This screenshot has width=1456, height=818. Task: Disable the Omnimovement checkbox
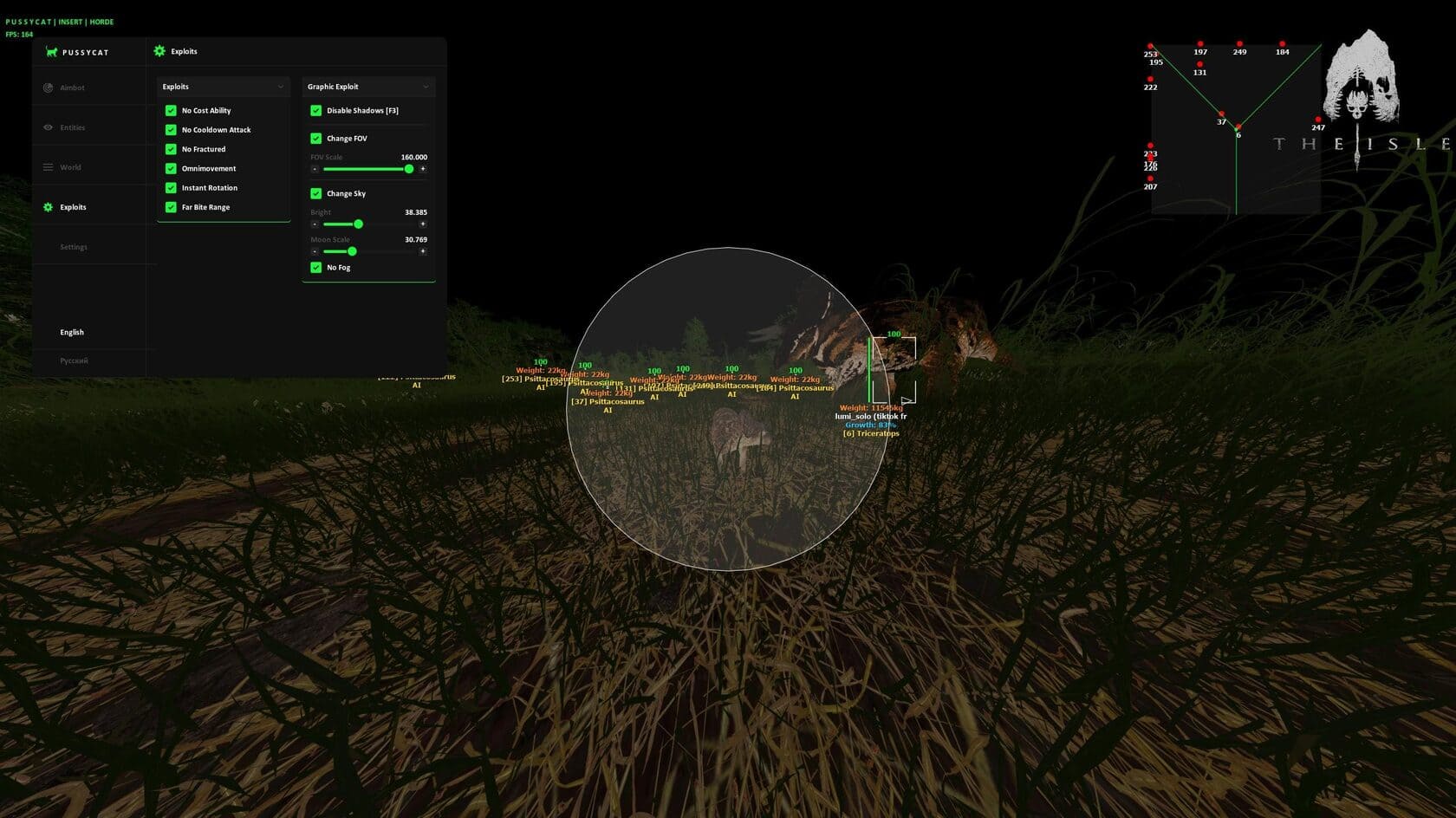171,169
